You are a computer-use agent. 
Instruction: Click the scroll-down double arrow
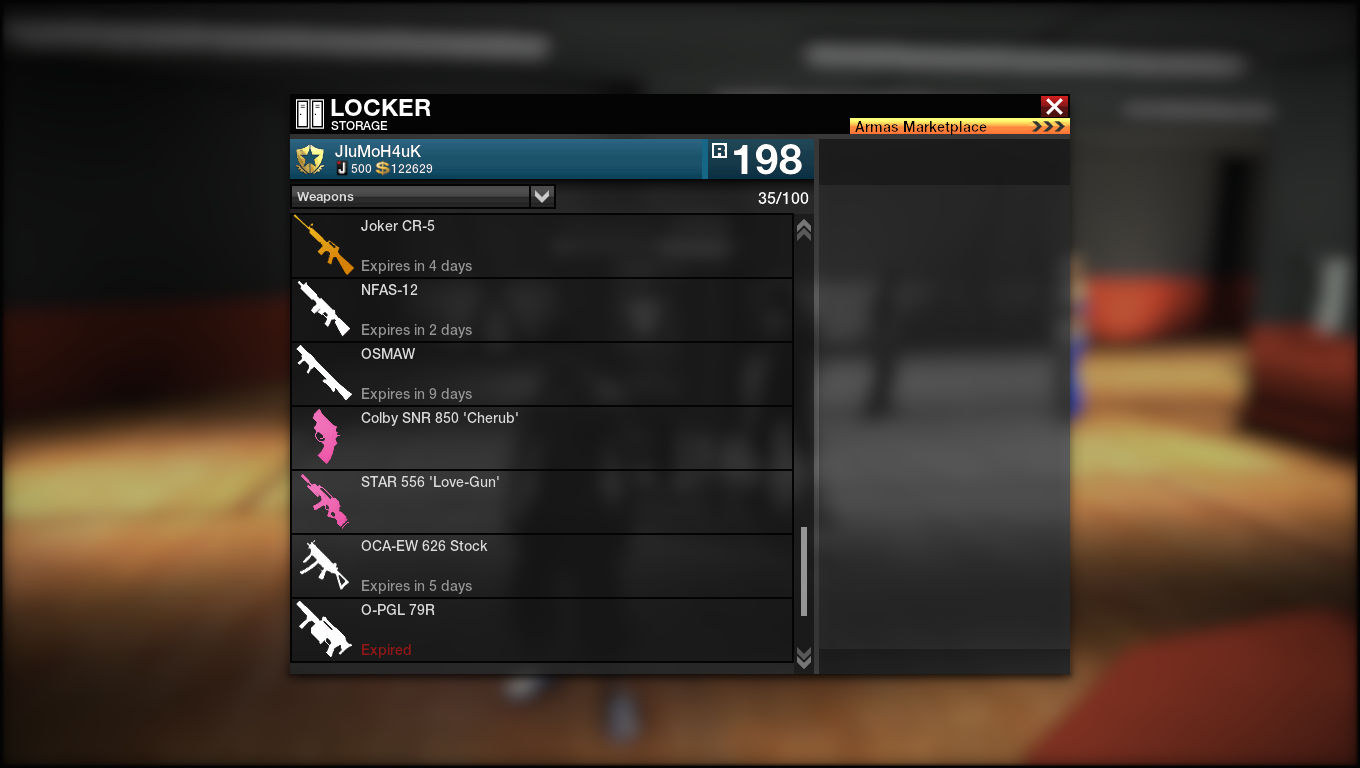(803, 656)
